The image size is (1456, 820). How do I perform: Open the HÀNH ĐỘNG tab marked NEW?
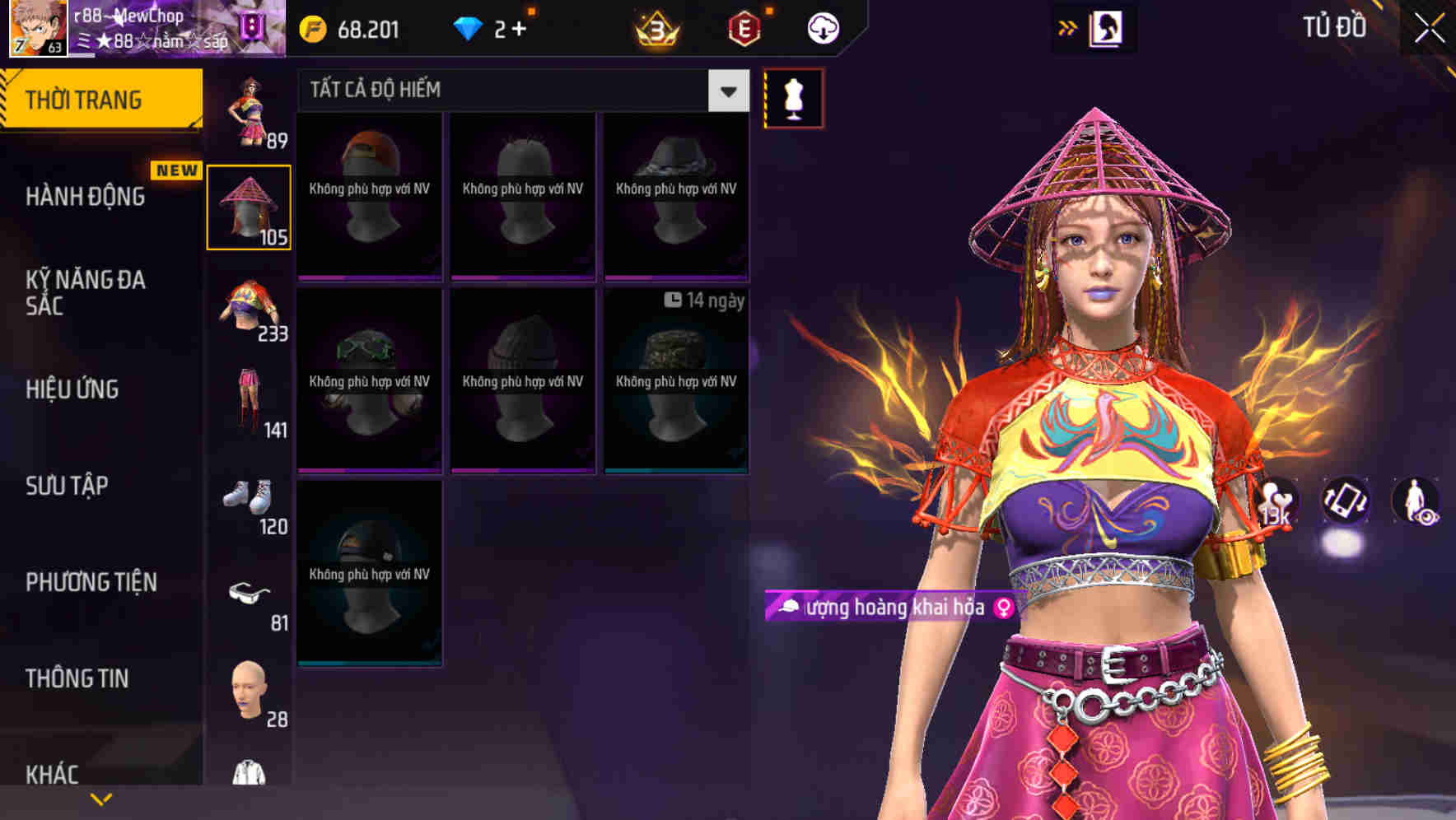point(86,198)
